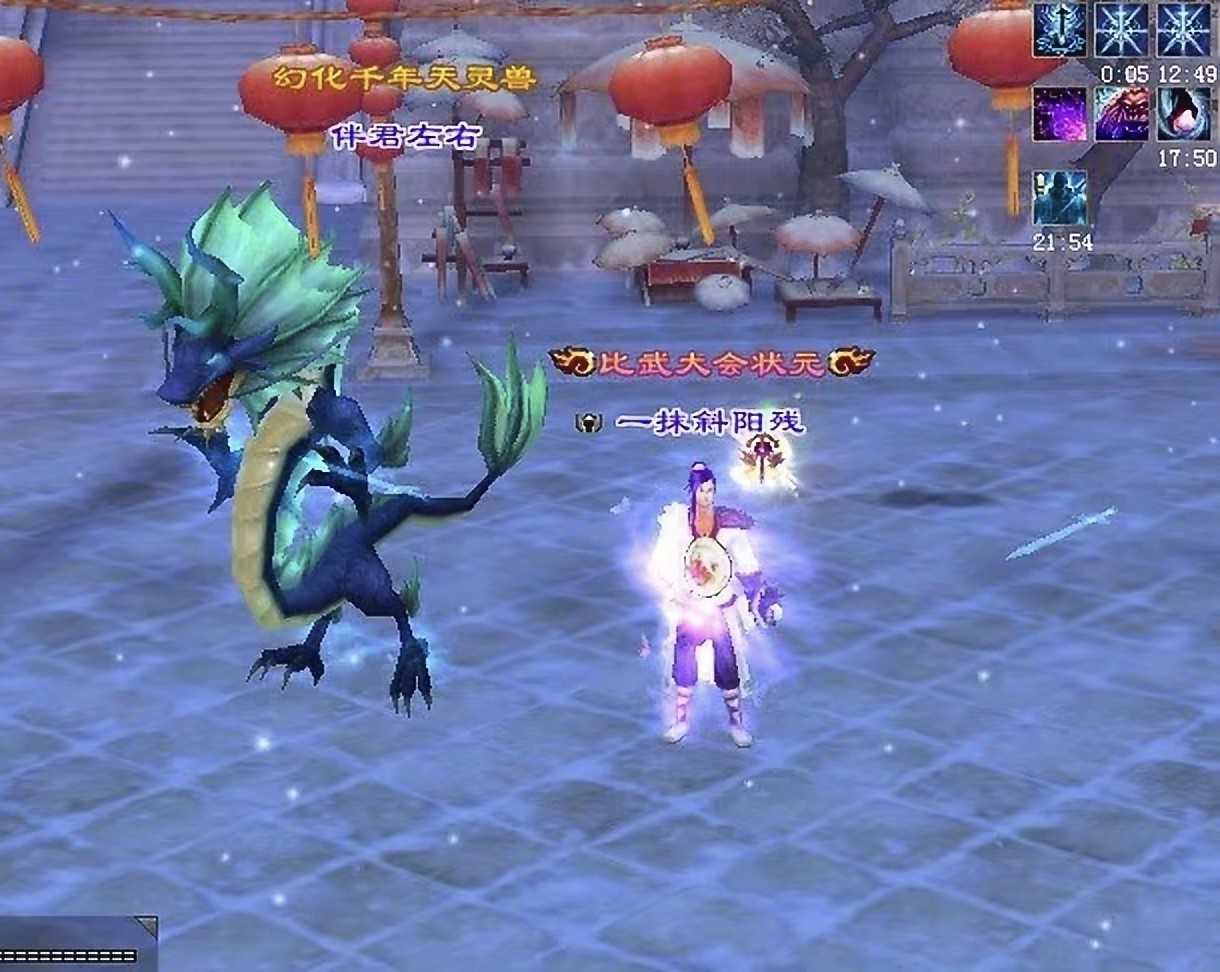1220x972 pixels.
Task: Click the upward arrow buff icon
Action: tap(1060, 30)
